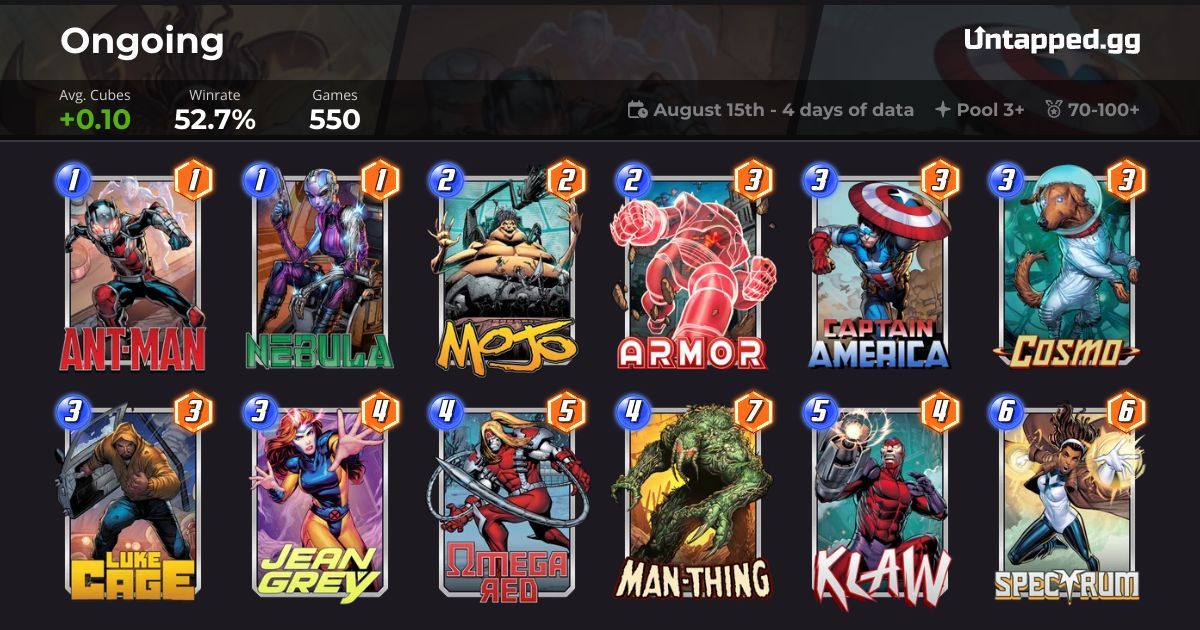Click the Klaw card

pyautogui.click(x=879, y=502)
